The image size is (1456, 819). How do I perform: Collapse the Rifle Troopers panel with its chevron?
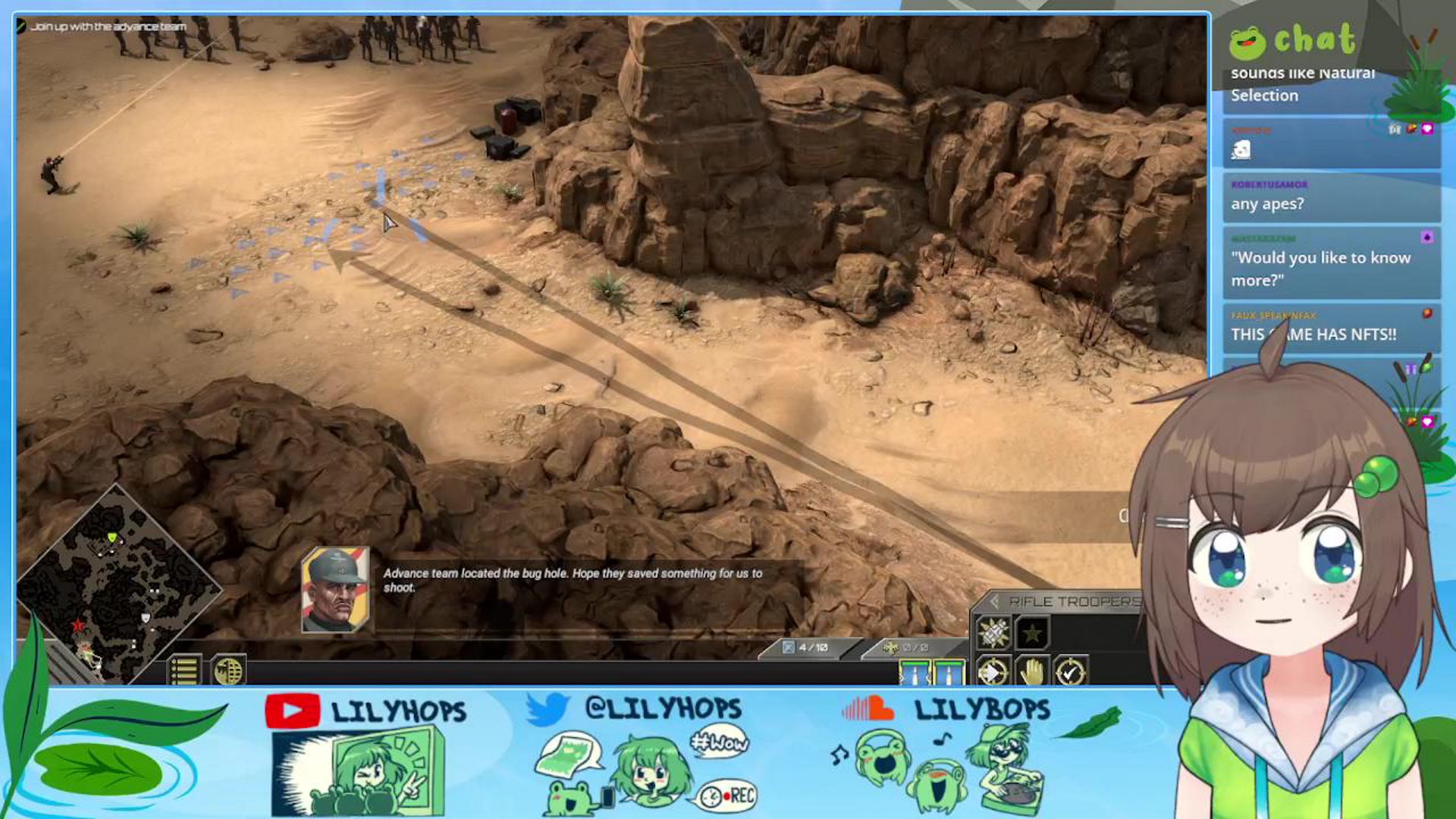[x=996, y=601]
